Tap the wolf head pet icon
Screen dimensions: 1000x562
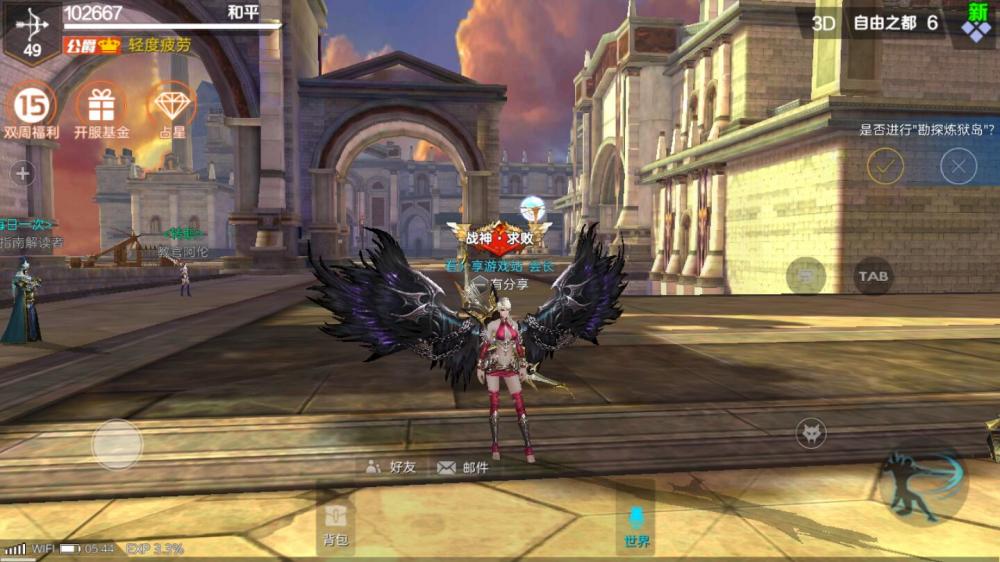pos(810,433)
